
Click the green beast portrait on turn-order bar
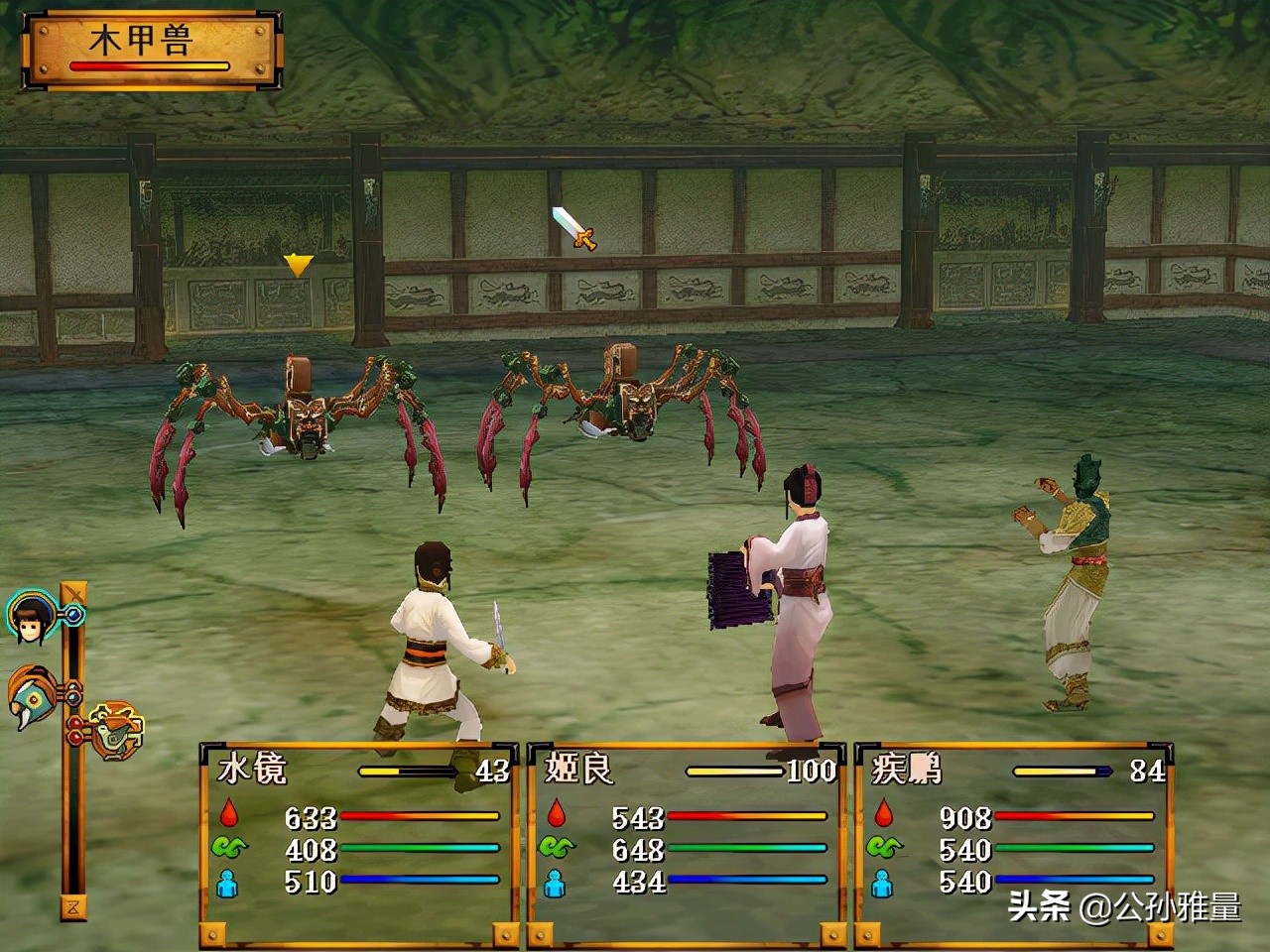pos(116,732)
